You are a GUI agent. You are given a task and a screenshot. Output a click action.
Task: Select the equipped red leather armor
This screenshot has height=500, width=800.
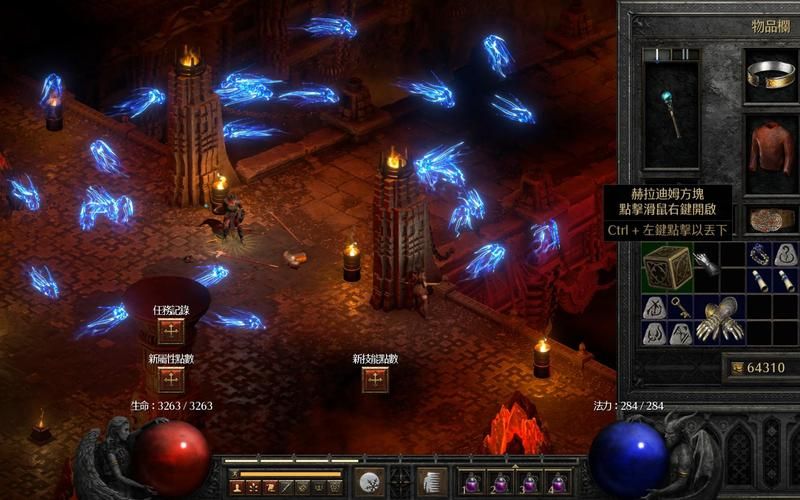771,148
